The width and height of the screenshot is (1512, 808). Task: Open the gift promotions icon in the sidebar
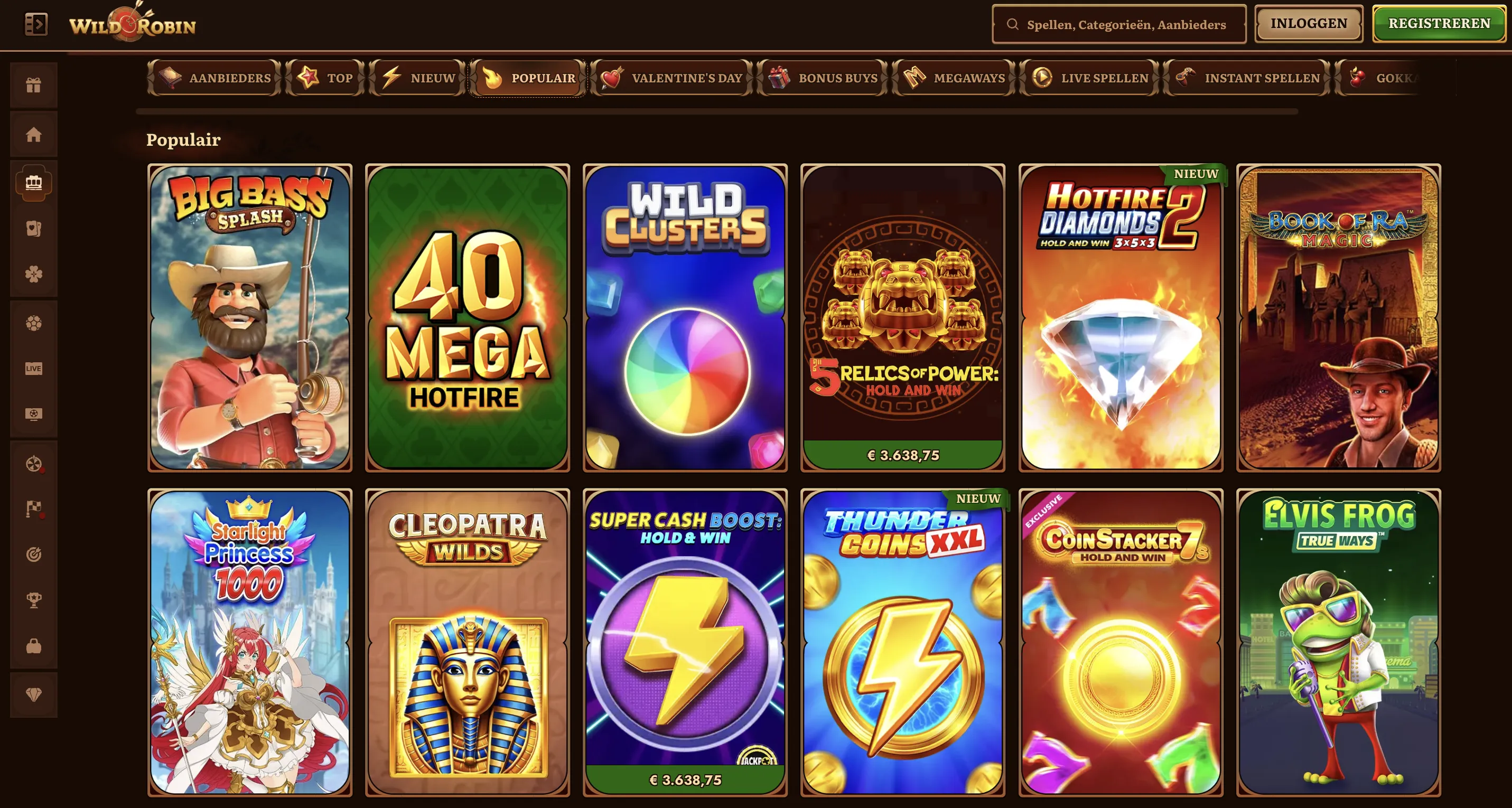click(34, 84)
